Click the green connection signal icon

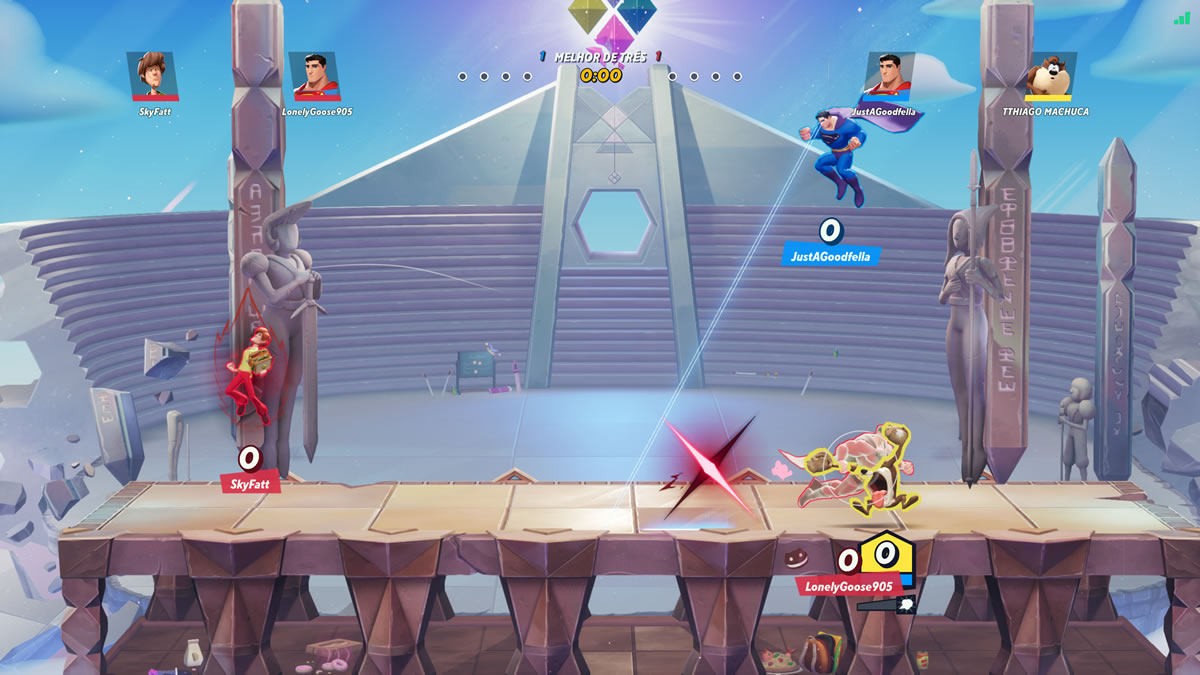pyautogui.click(x=1182, y=18)
